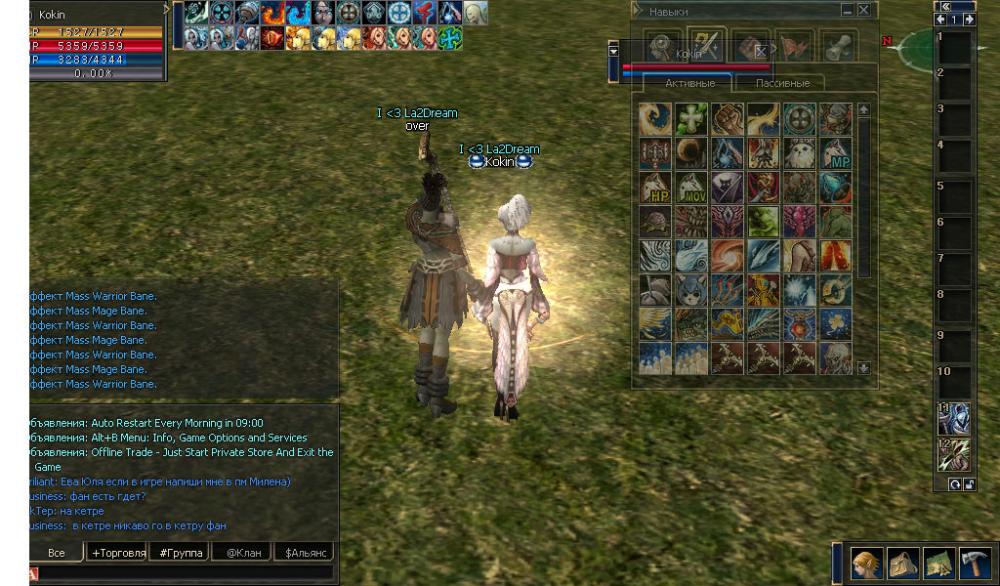Close the Навыки skills window
Screen dimensions: 1000x586
[x=864, y=10]
